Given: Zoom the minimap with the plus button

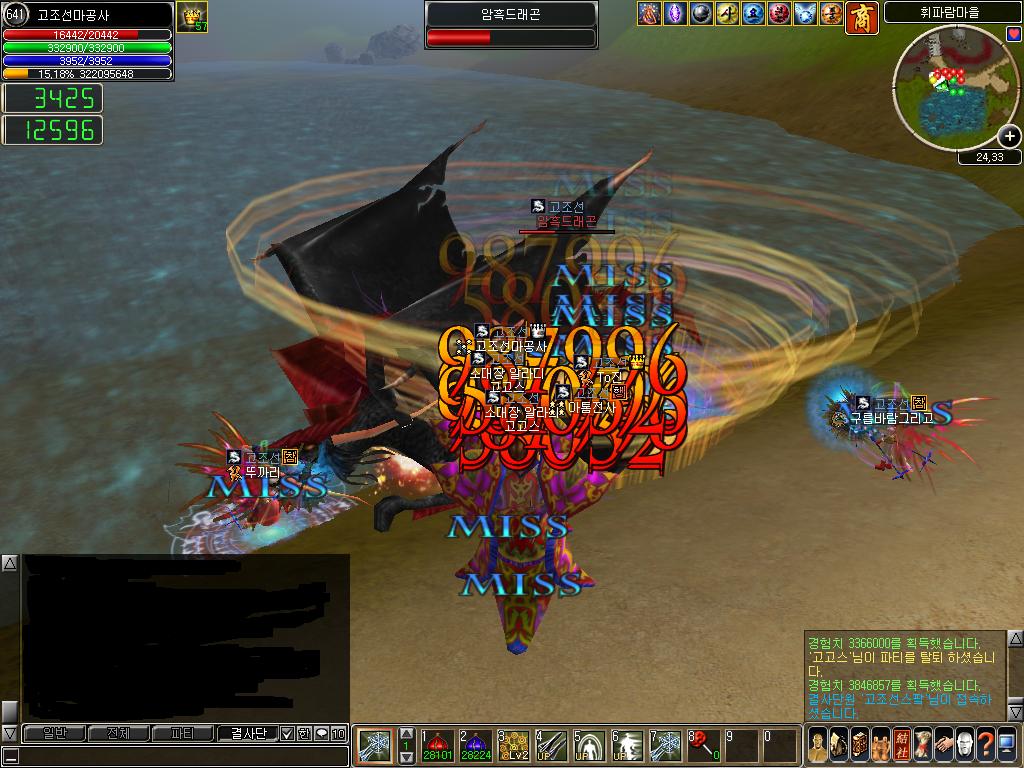Looking at the screenshot, I should [x=1010, y=136].
